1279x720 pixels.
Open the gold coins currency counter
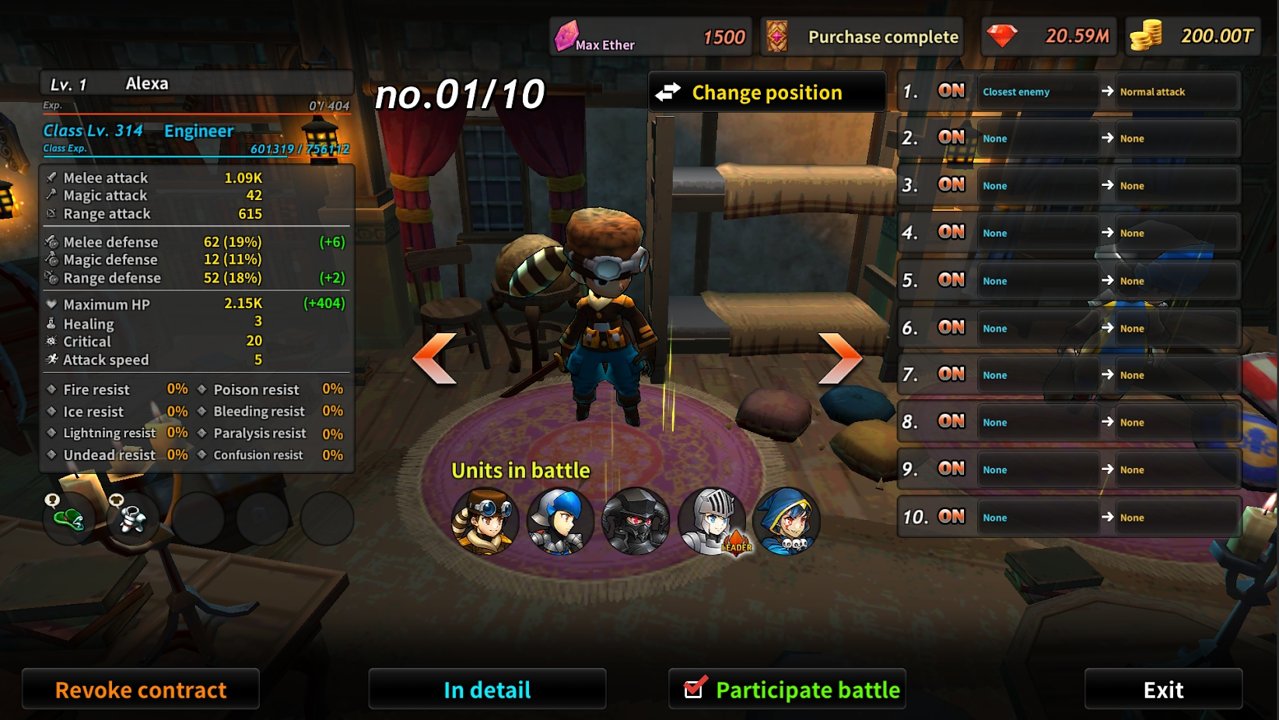(x=1191, y=37)
